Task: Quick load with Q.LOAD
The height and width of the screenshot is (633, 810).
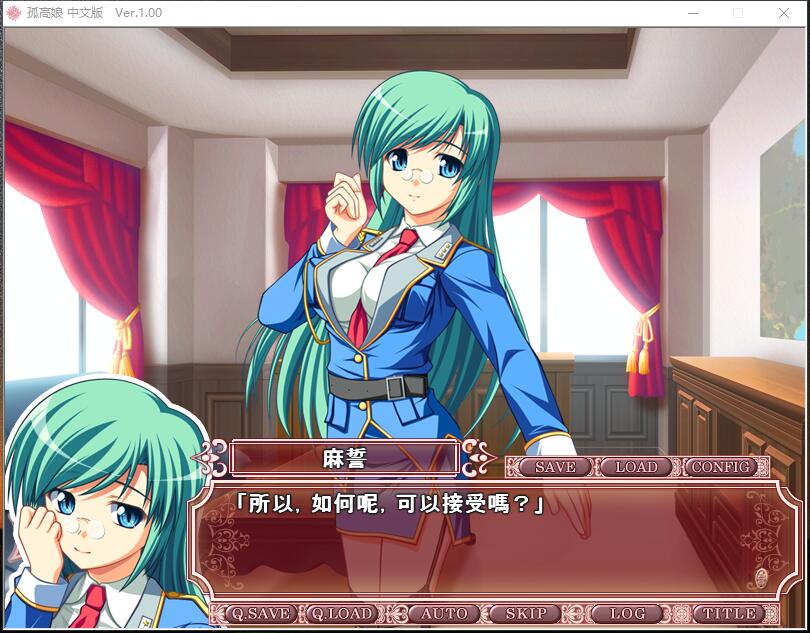Action: click(x=341, y=614)
